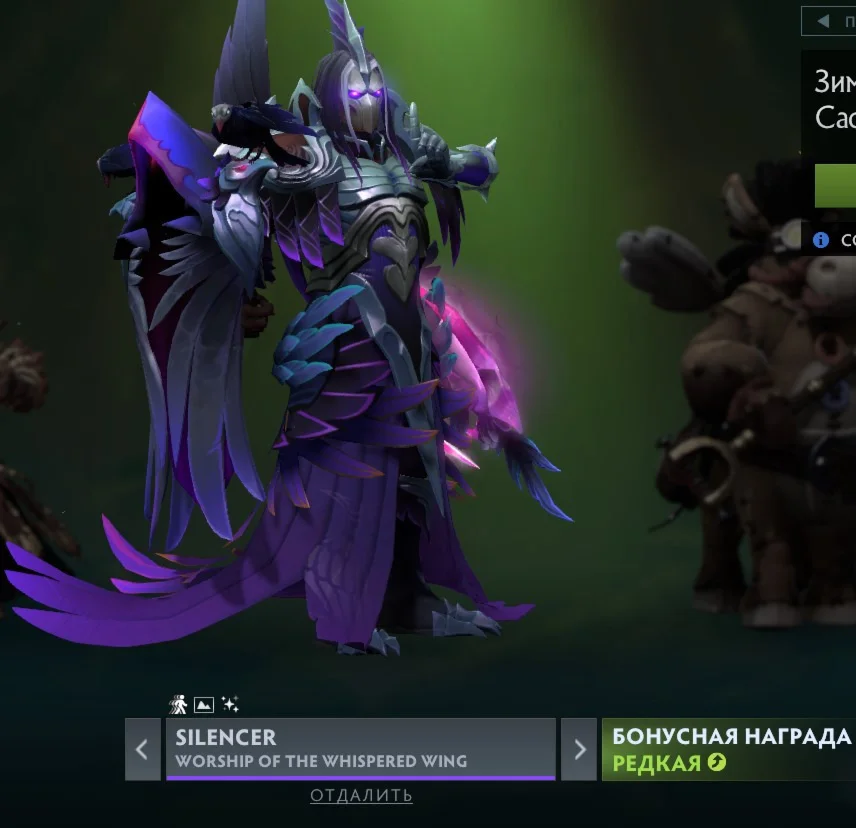Click the green button in the treasure panel
Viewport: 856px width, 828px height.
(x=836, y=186)
